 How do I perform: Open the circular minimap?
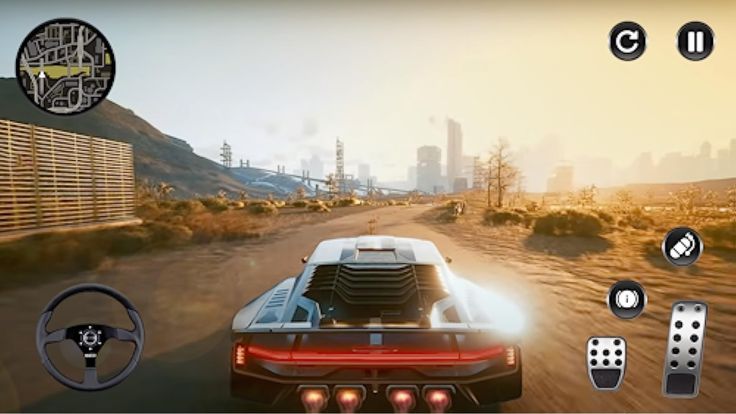tap(65, 66)
